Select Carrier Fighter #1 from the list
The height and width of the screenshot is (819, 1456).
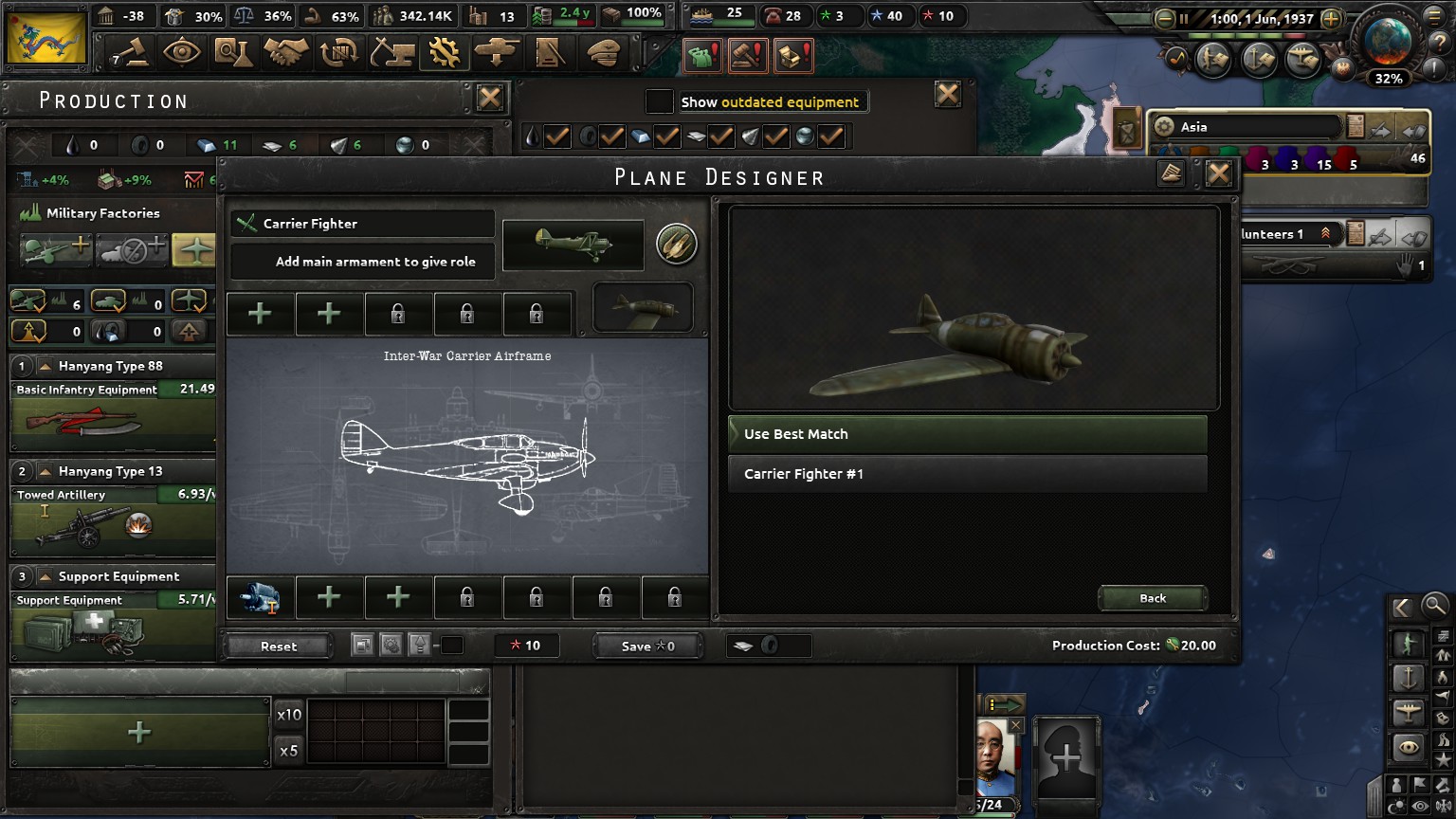click(967, 473)
